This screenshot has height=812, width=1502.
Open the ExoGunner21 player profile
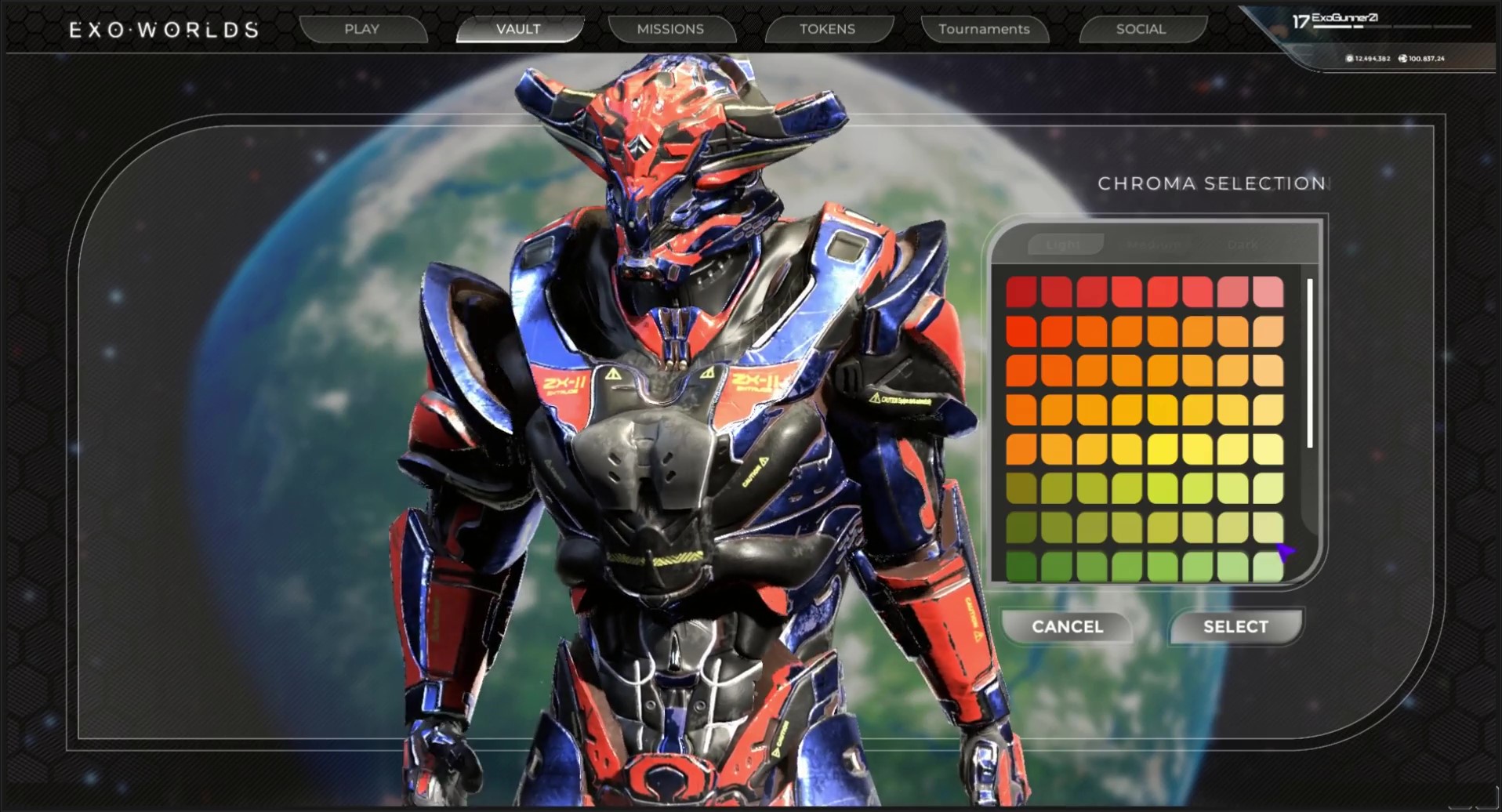(1344, 18)
